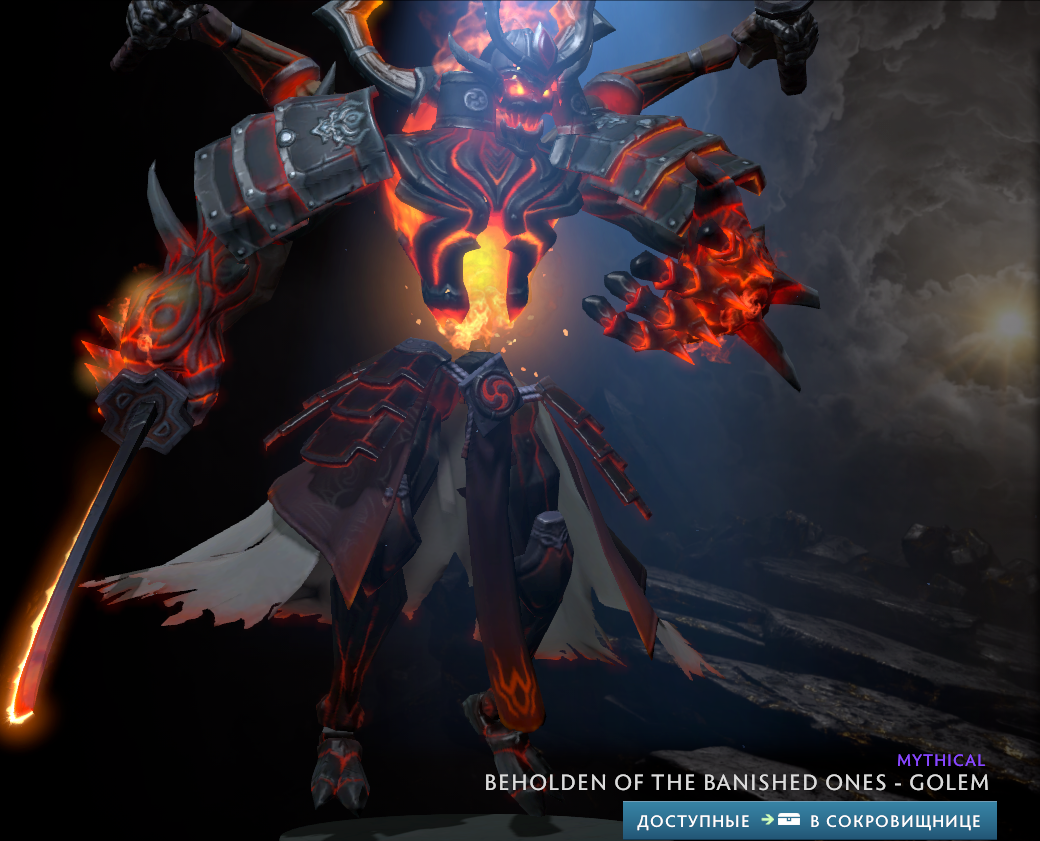This screenshot has height=841, width=1040.
Task: Open the "Доступные в сокровищнице" button
Action: pyautogui.click(x=809, y=821)
